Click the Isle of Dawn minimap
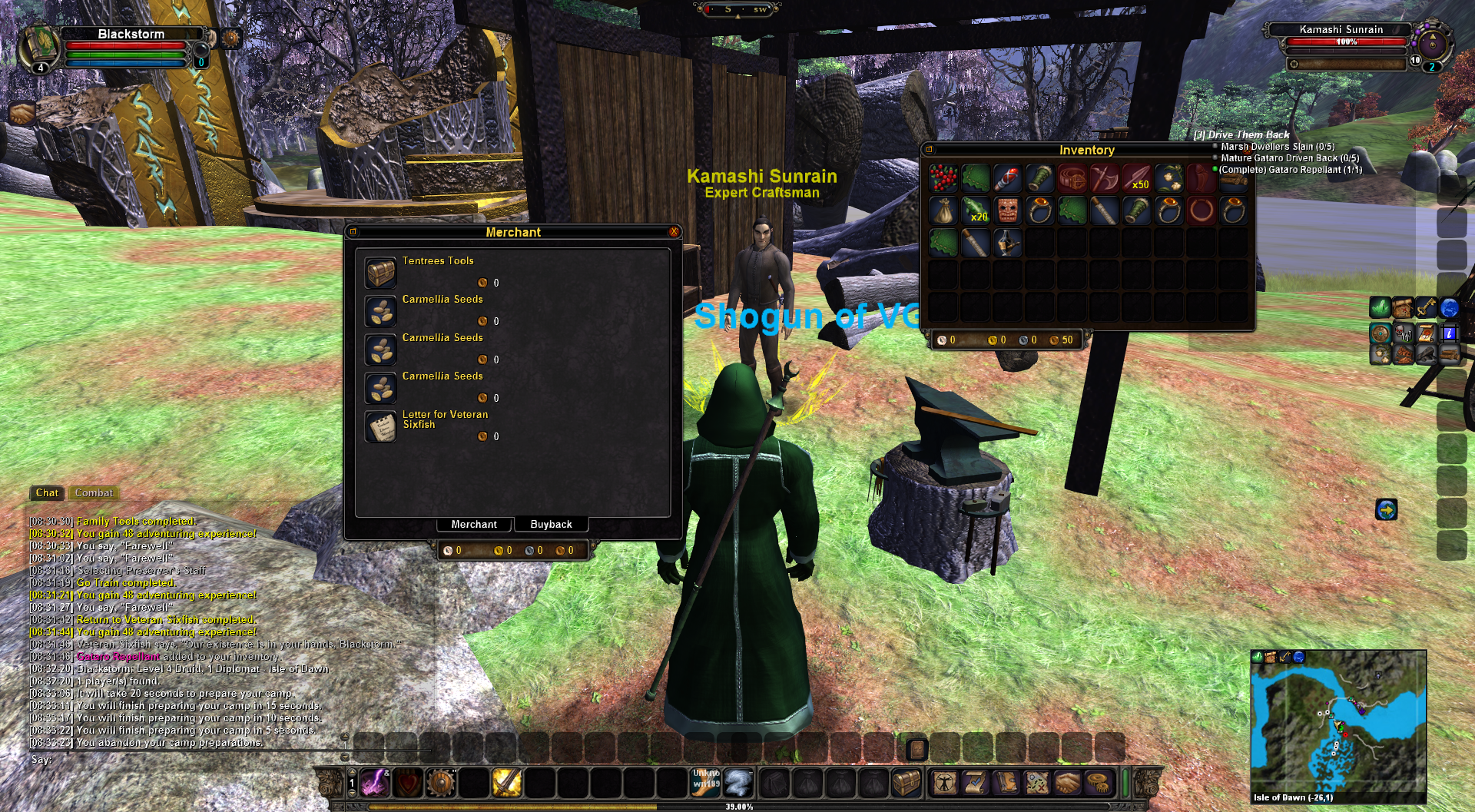Image resolution: width=1475 pixels, height=812 pixels. pos(1337,722)
